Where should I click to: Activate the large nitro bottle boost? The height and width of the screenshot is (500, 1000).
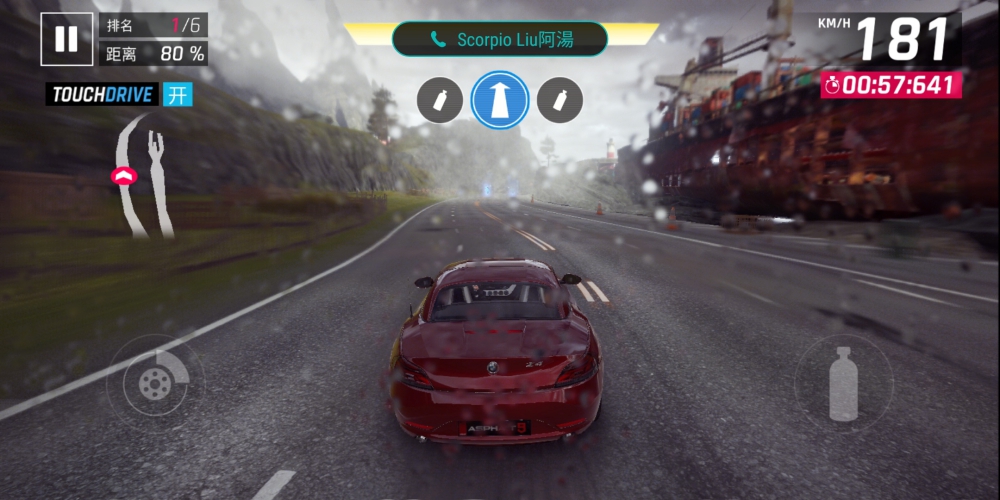coord(843,383)
